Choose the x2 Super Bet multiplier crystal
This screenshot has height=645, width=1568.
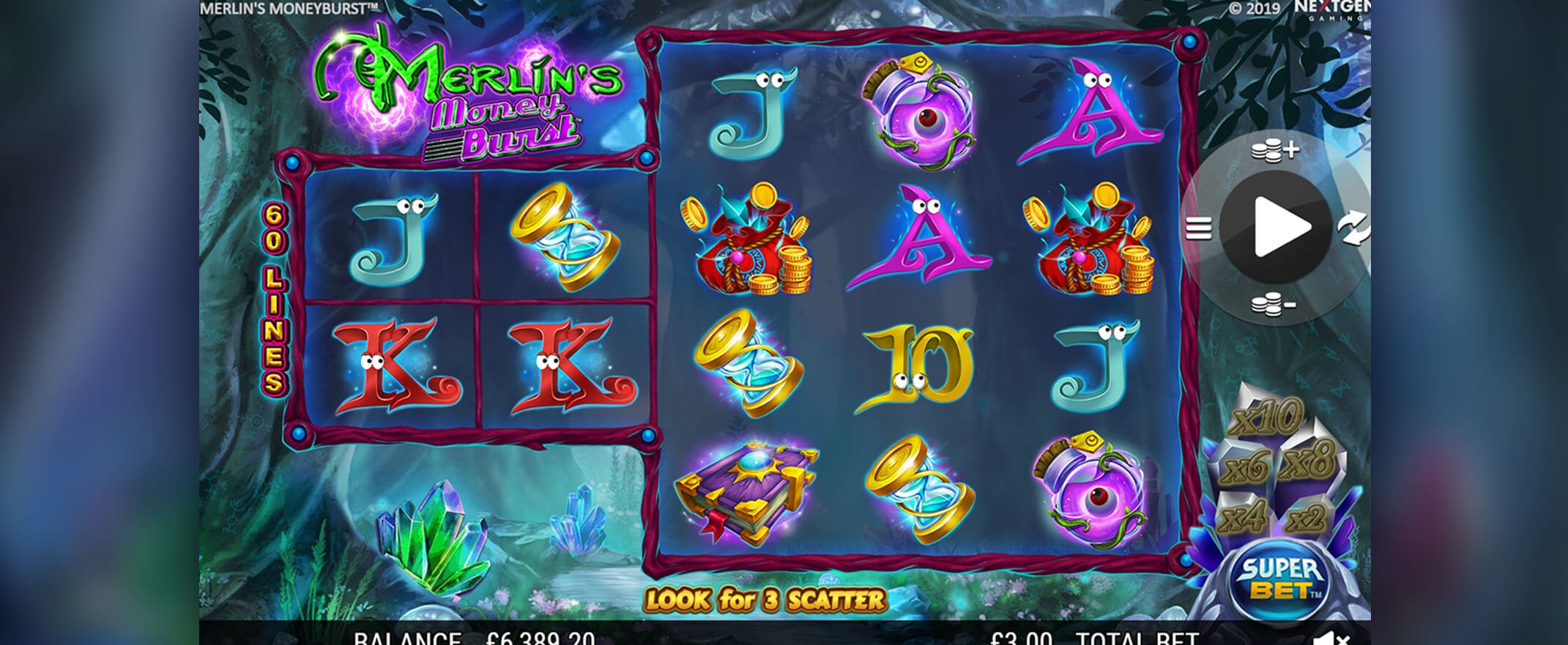(x=1305, y=519)
